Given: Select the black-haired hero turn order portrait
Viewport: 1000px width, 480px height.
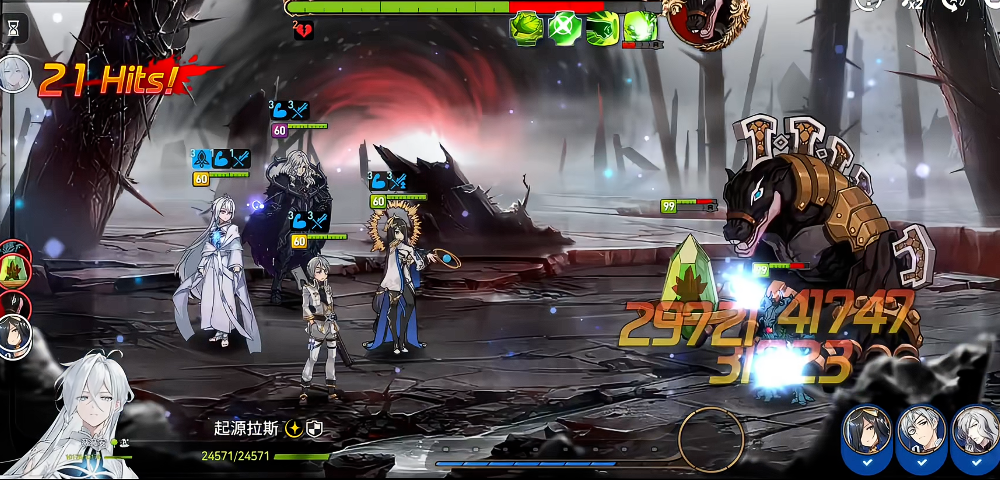Looking at the screenshot, I should (x=14, y=337).
